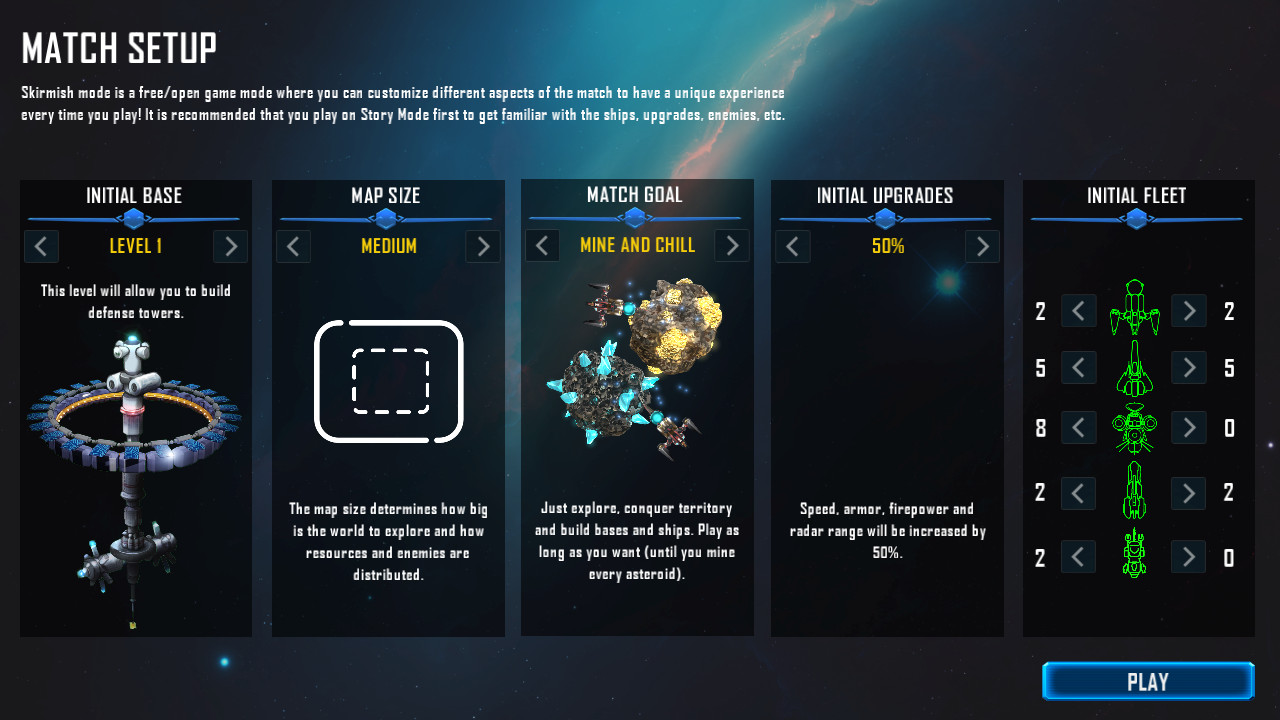This screenshot has width=1280, height=720.
Task: Click the INITIAL UPGRADES header text
Action: coord(886,195)
